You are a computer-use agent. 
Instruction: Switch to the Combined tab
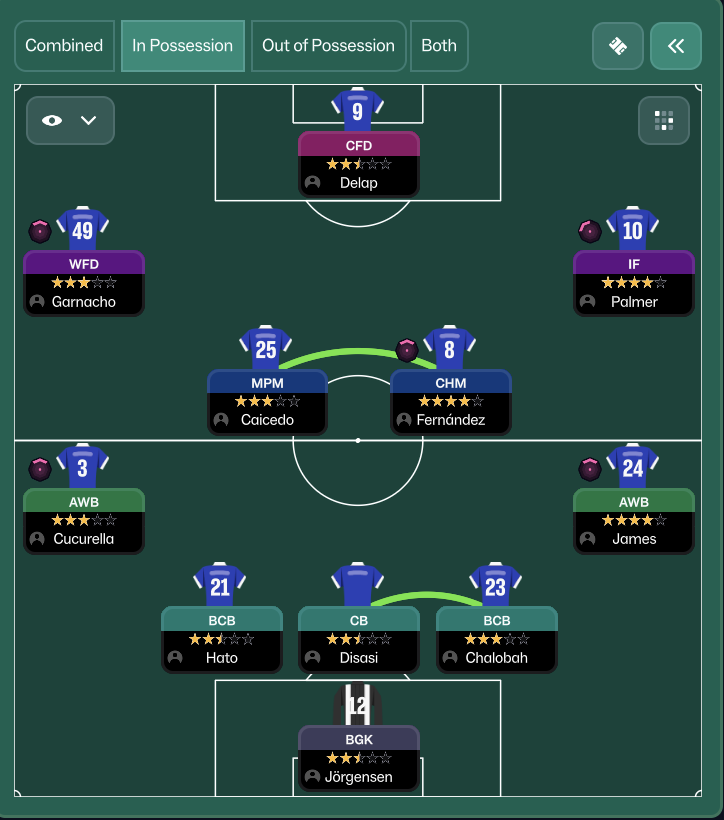(64, 46)
